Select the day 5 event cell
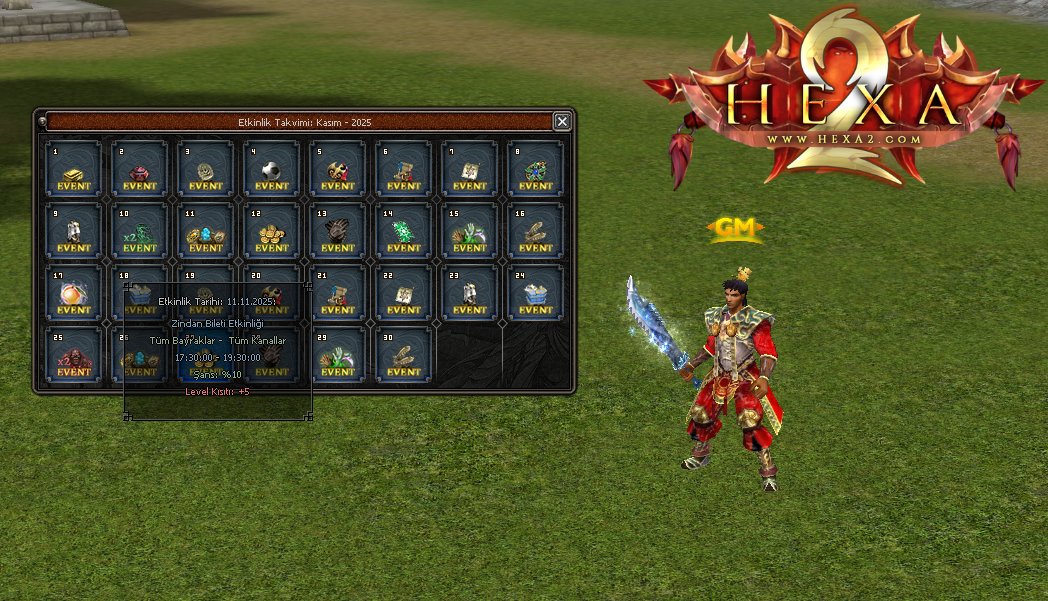1048x601 pixels. [337, 170]
